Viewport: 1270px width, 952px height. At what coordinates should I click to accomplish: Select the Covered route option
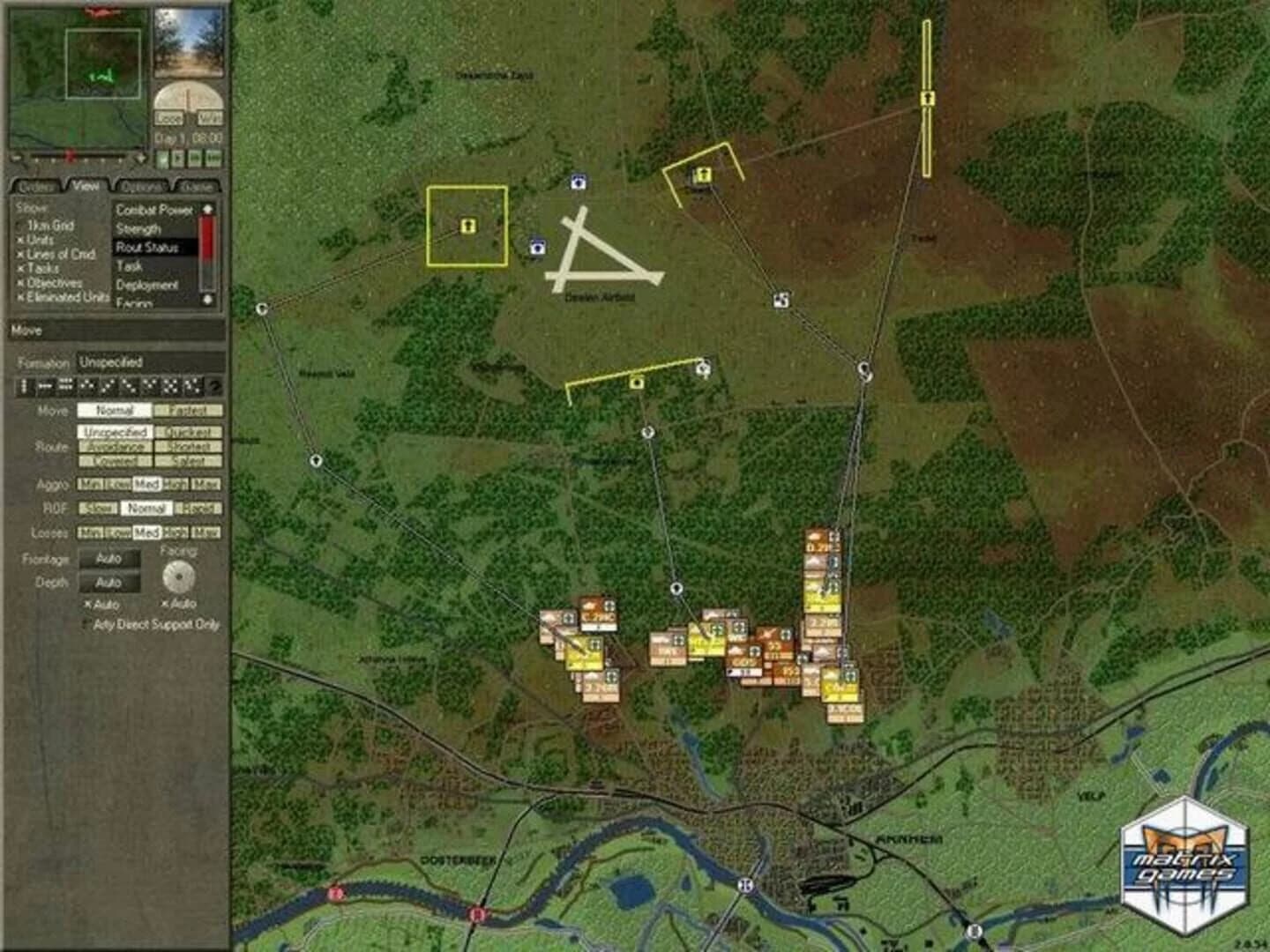[x=116, y=461]
